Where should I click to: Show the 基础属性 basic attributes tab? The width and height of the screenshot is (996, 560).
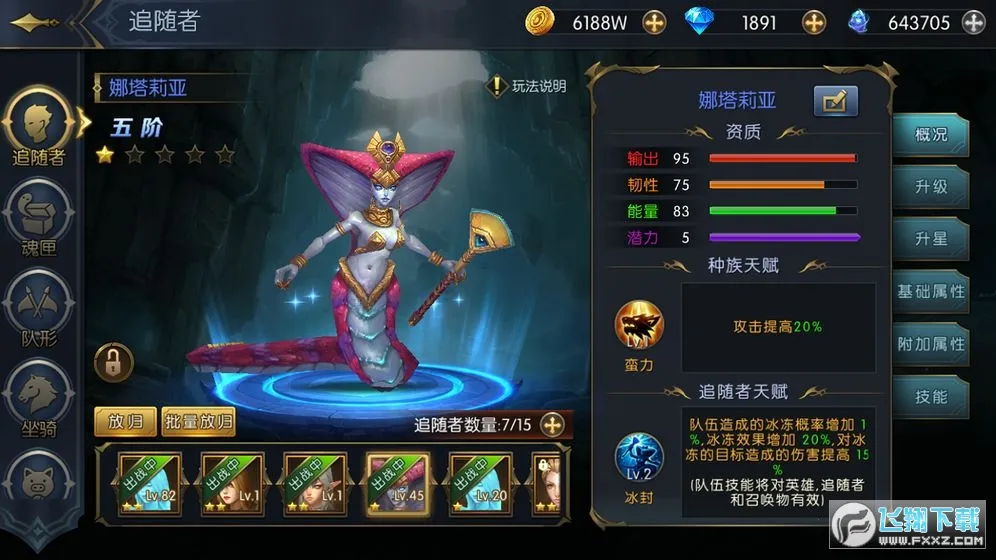931,291
